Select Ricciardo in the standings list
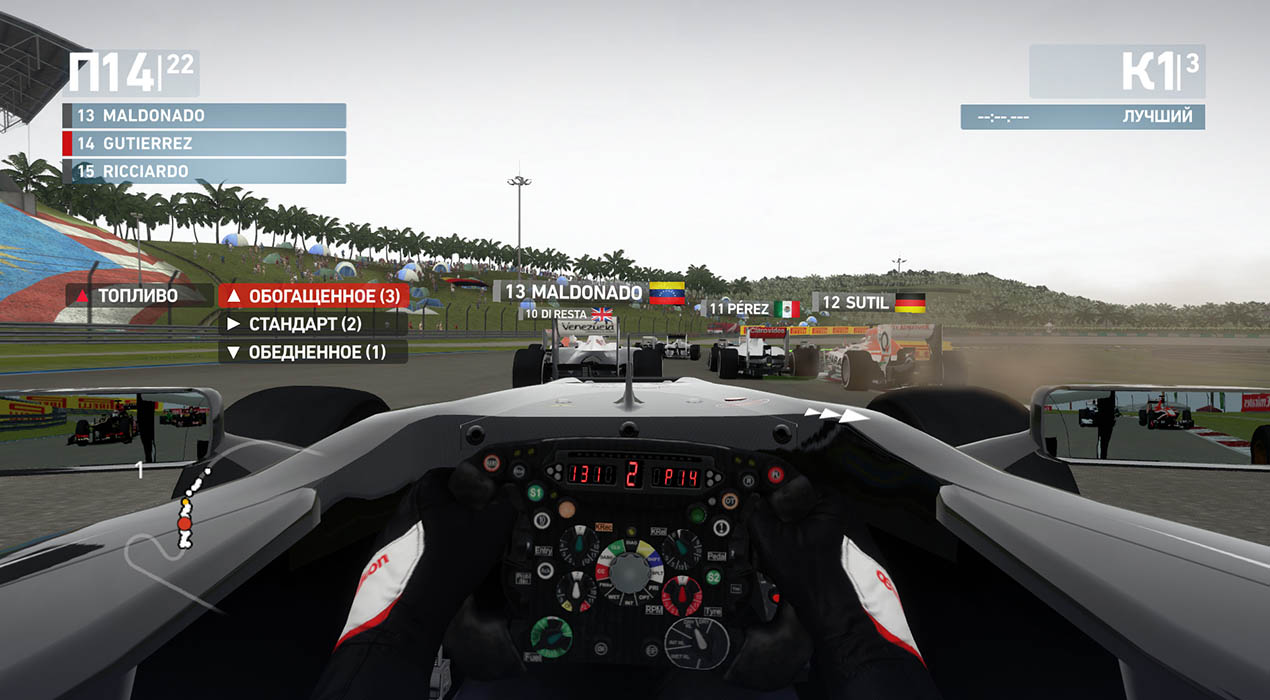This screenshot has height=700, width=1270. [204, 171]
